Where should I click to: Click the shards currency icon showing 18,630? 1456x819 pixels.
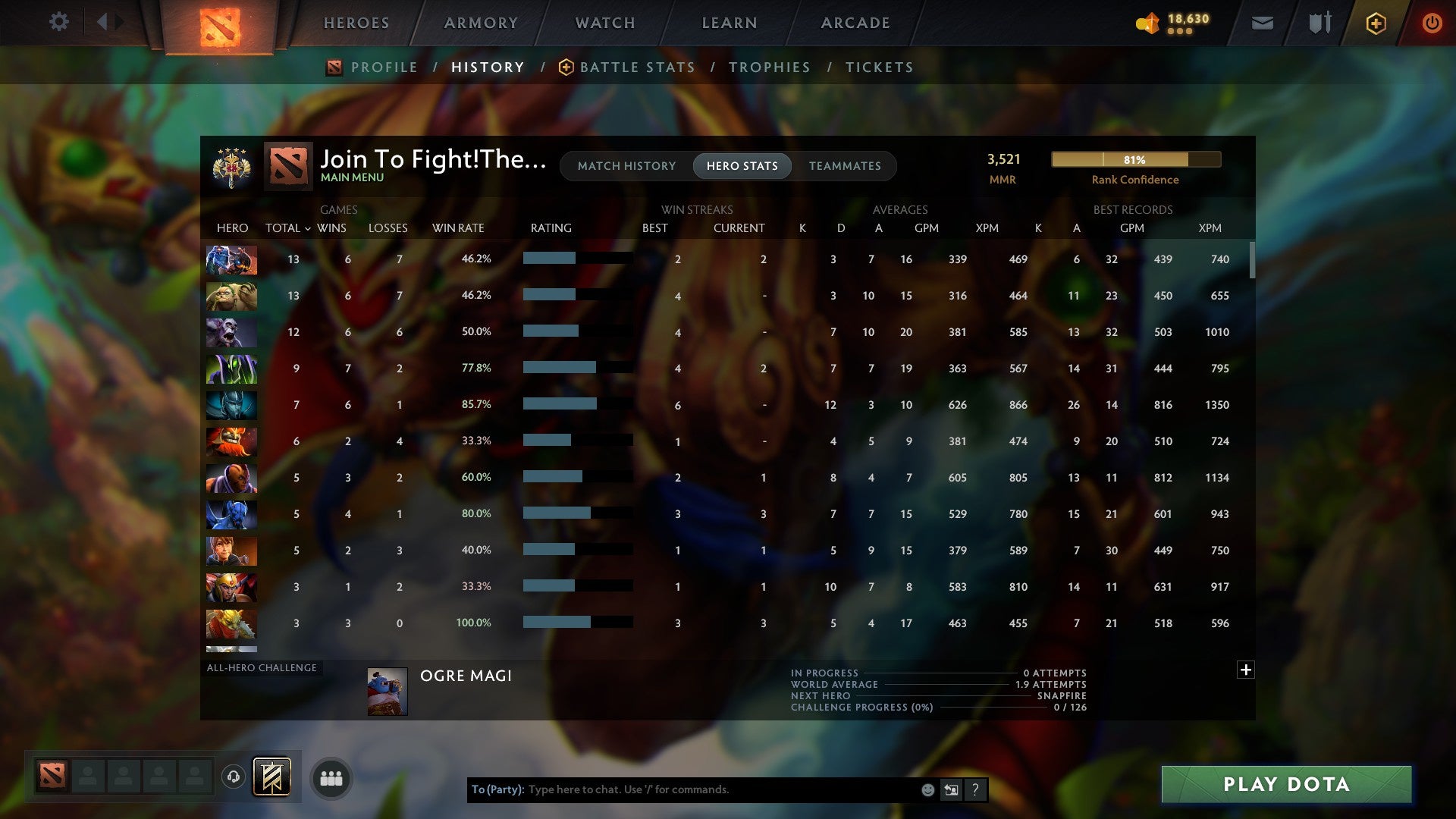point(1147,24)
